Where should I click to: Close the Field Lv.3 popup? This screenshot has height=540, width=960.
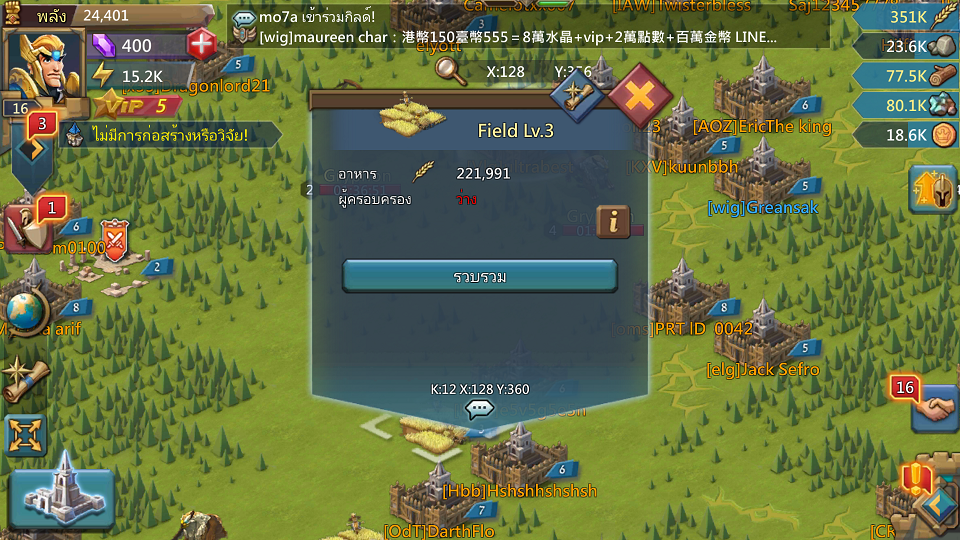coord(641,97)
